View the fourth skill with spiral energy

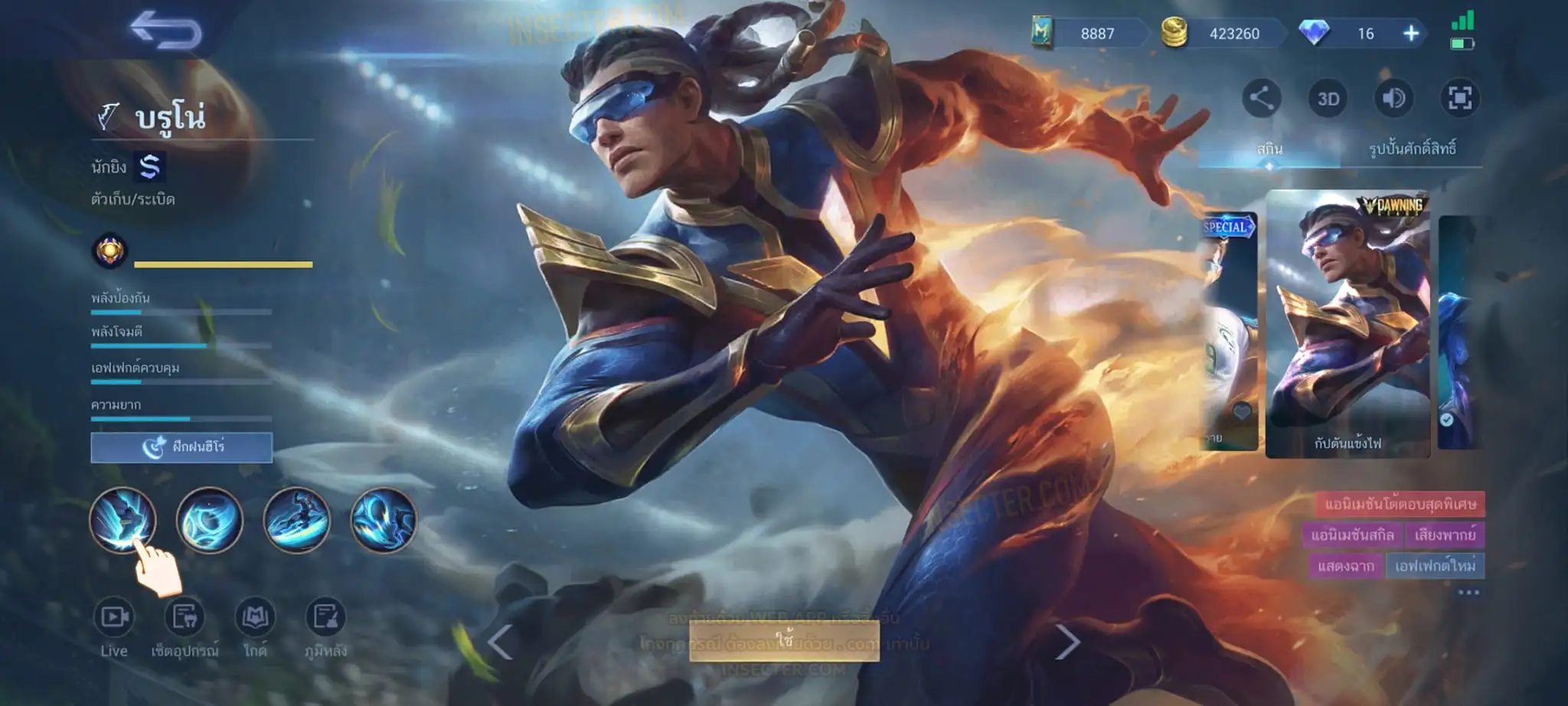tap(384, 520)
